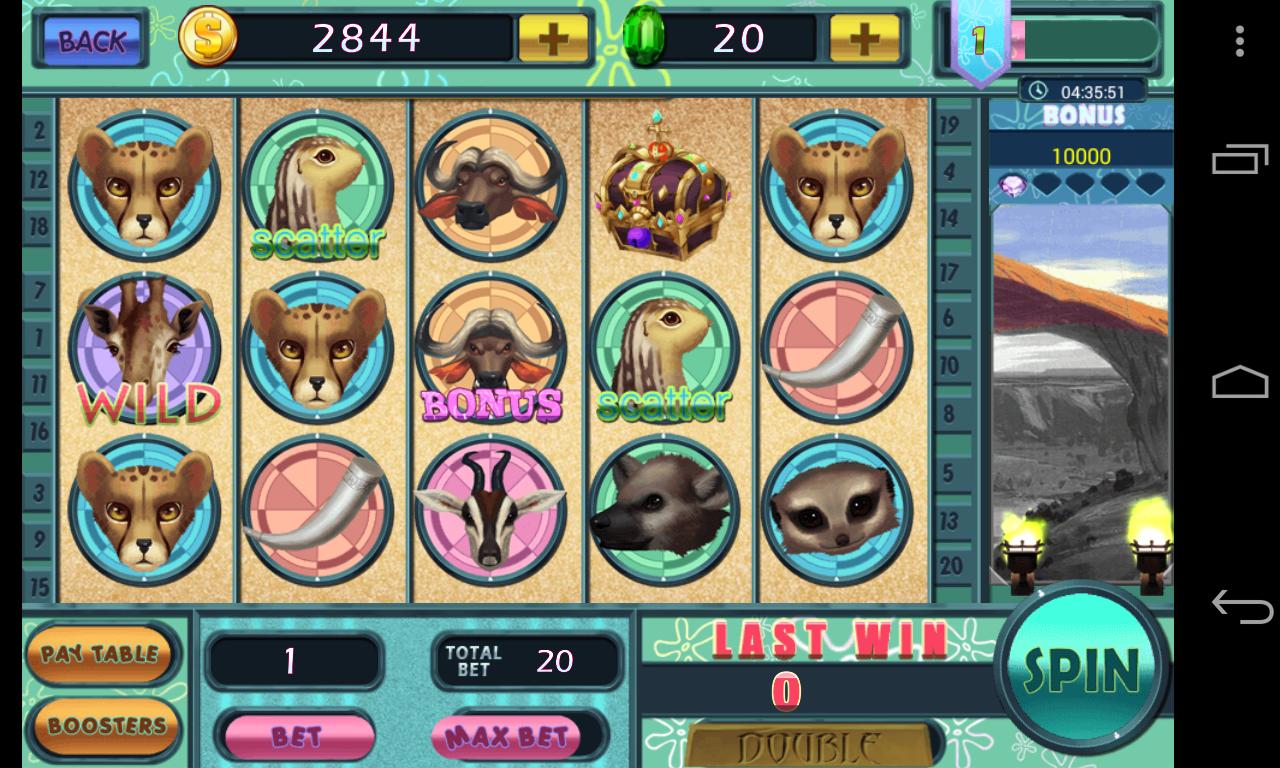Screen dimensions: 1280x768
Task: Tap the green gem currency icon
Action: (645, 38)
